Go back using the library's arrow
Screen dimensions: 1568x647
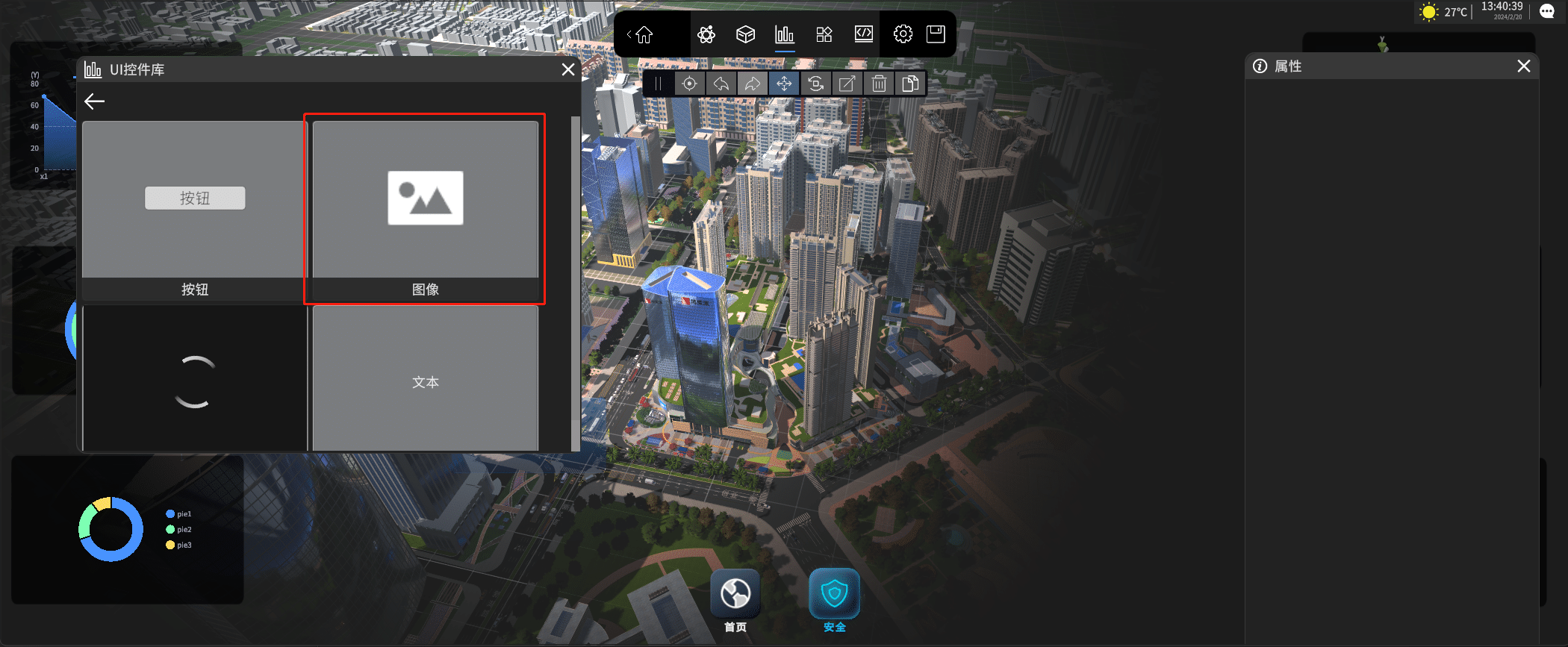point(95,101)
